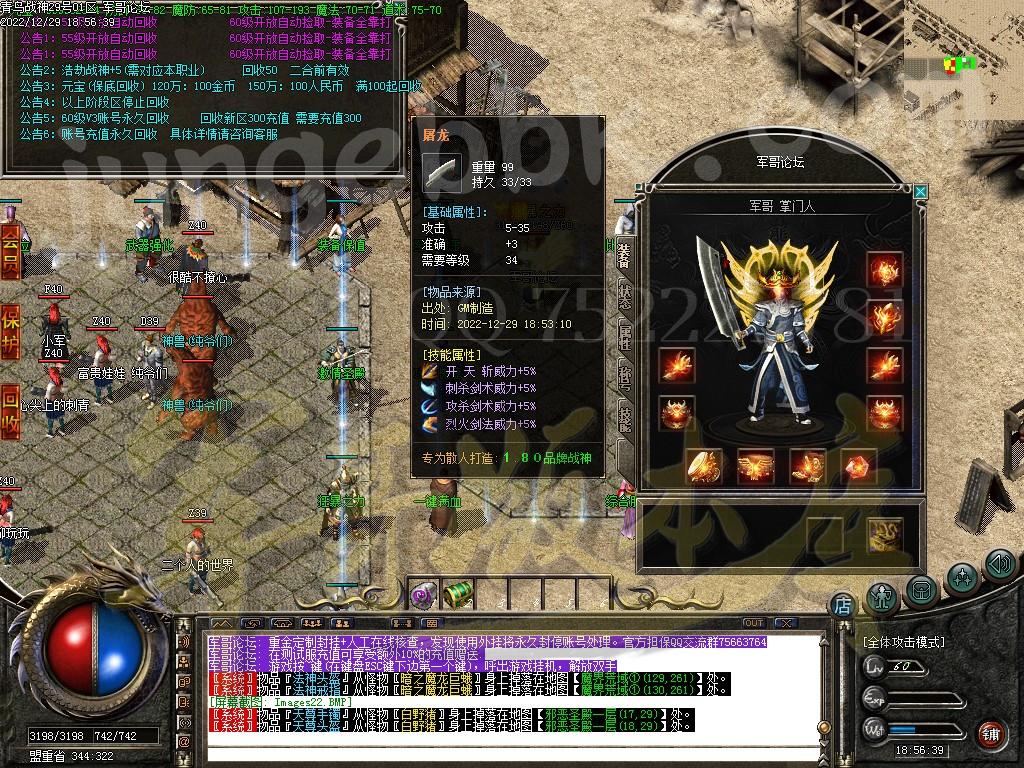Close the character equipment panel
Screen dimensions: 1024x768
tap(920, 192)
